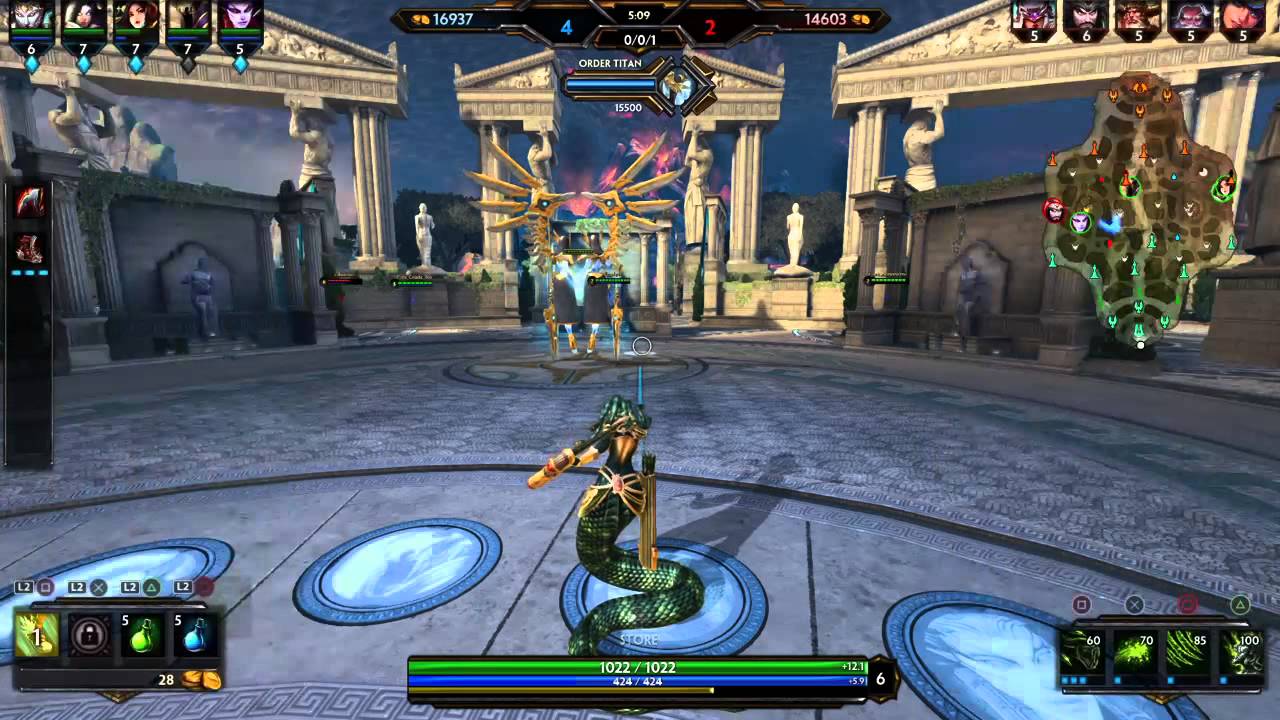1280x720 pixels.
Task: Cast the green slash streaks ability
Action: tap(1187, 652)
